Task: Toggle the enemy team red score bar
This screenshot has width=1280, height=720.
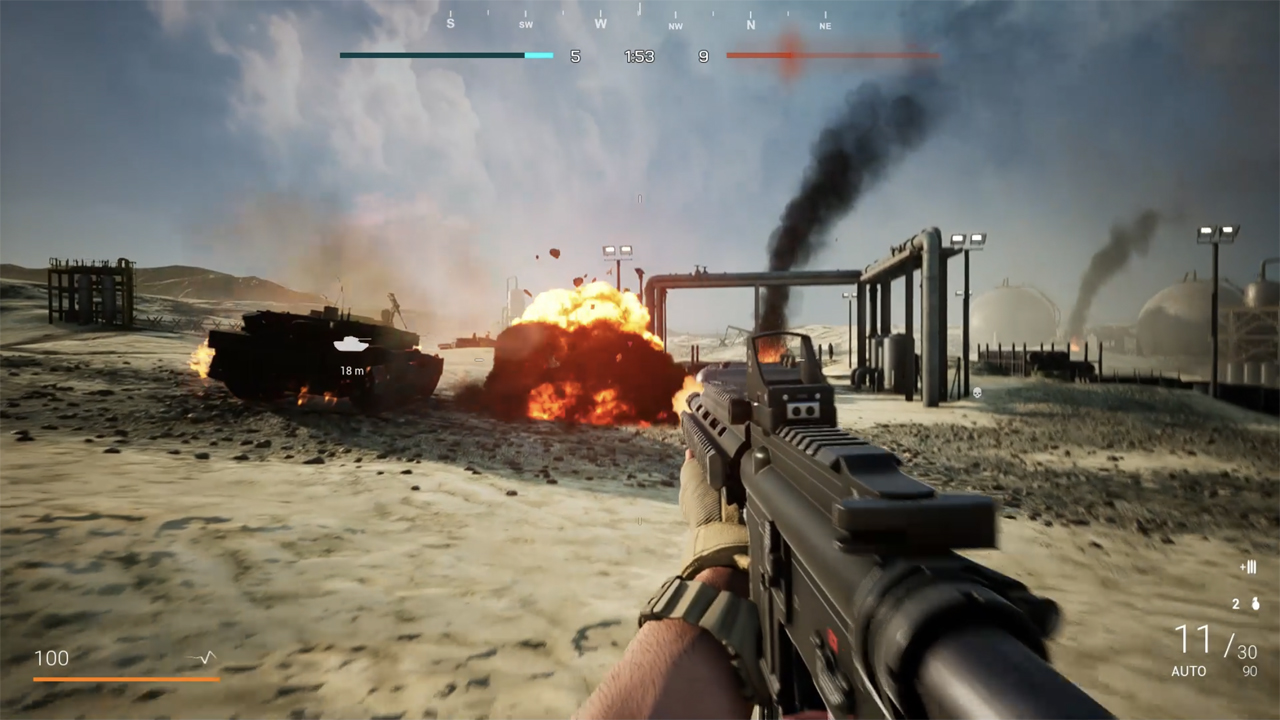Action: click(x=832, y=56)
